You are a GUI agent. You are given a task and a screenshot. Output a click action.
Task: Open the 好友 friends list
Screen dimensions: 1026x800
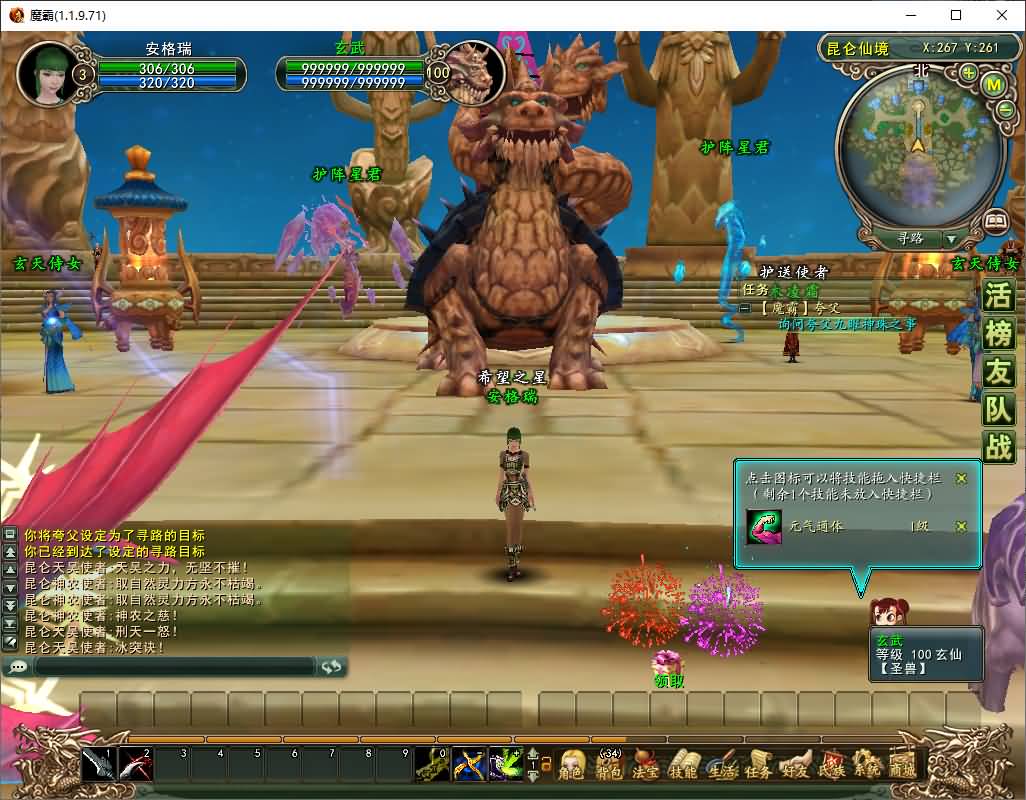(795, 765)
